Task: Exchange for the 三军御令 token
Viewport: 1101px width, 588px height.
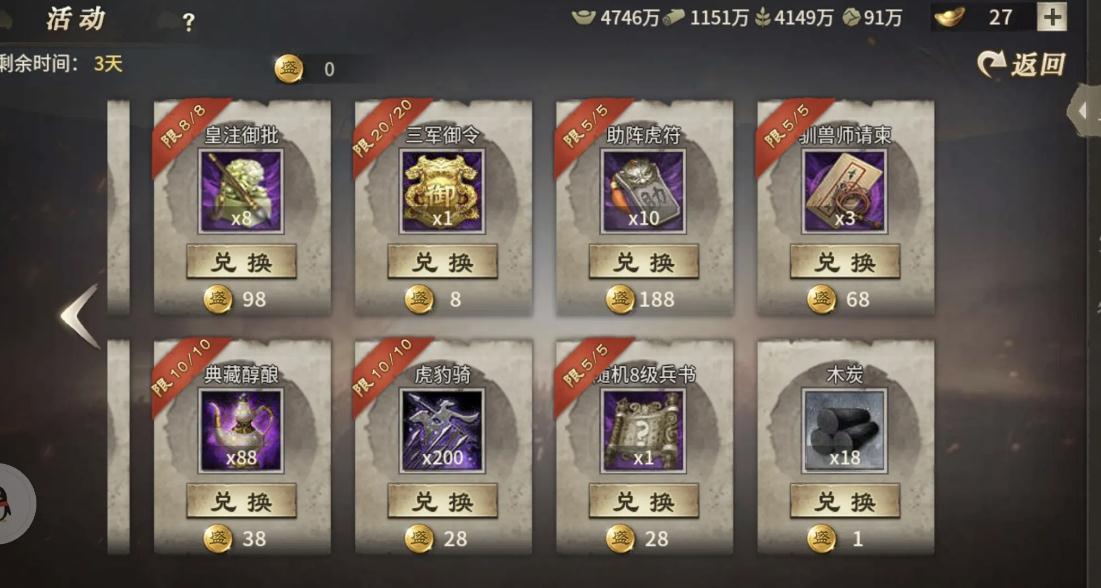Action: click(x=442, y=262)
